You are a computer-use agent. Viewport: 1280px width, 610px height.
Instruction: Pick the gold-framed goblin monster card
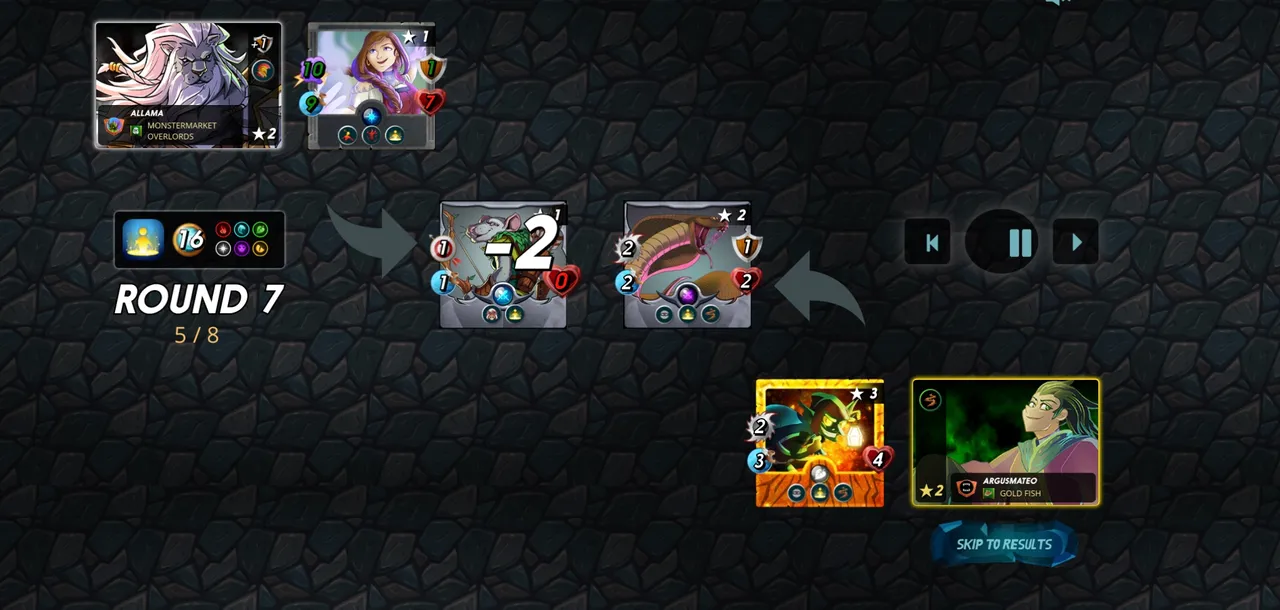coord(820,443)
